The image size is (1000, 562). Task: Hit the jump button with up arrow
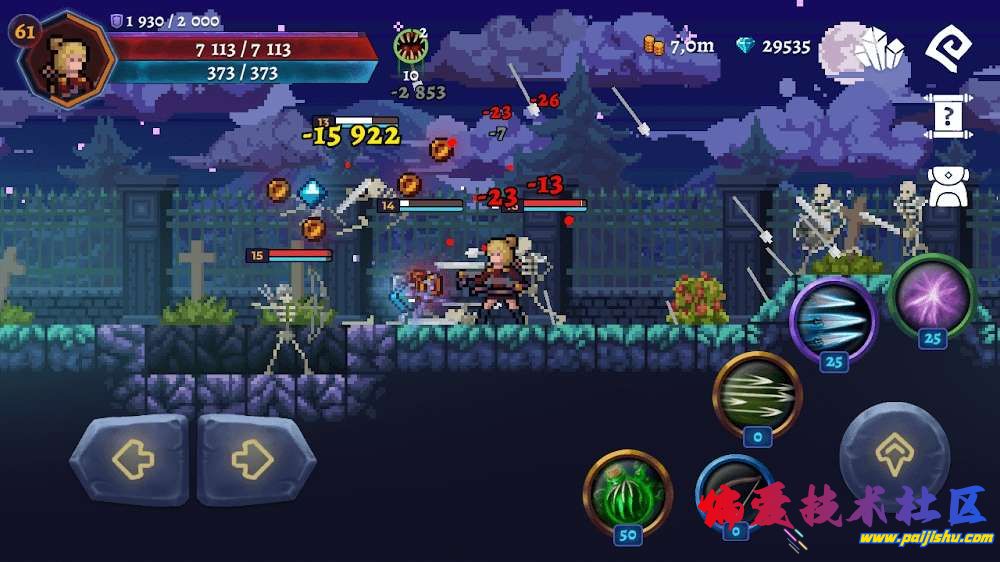(893, 456)
